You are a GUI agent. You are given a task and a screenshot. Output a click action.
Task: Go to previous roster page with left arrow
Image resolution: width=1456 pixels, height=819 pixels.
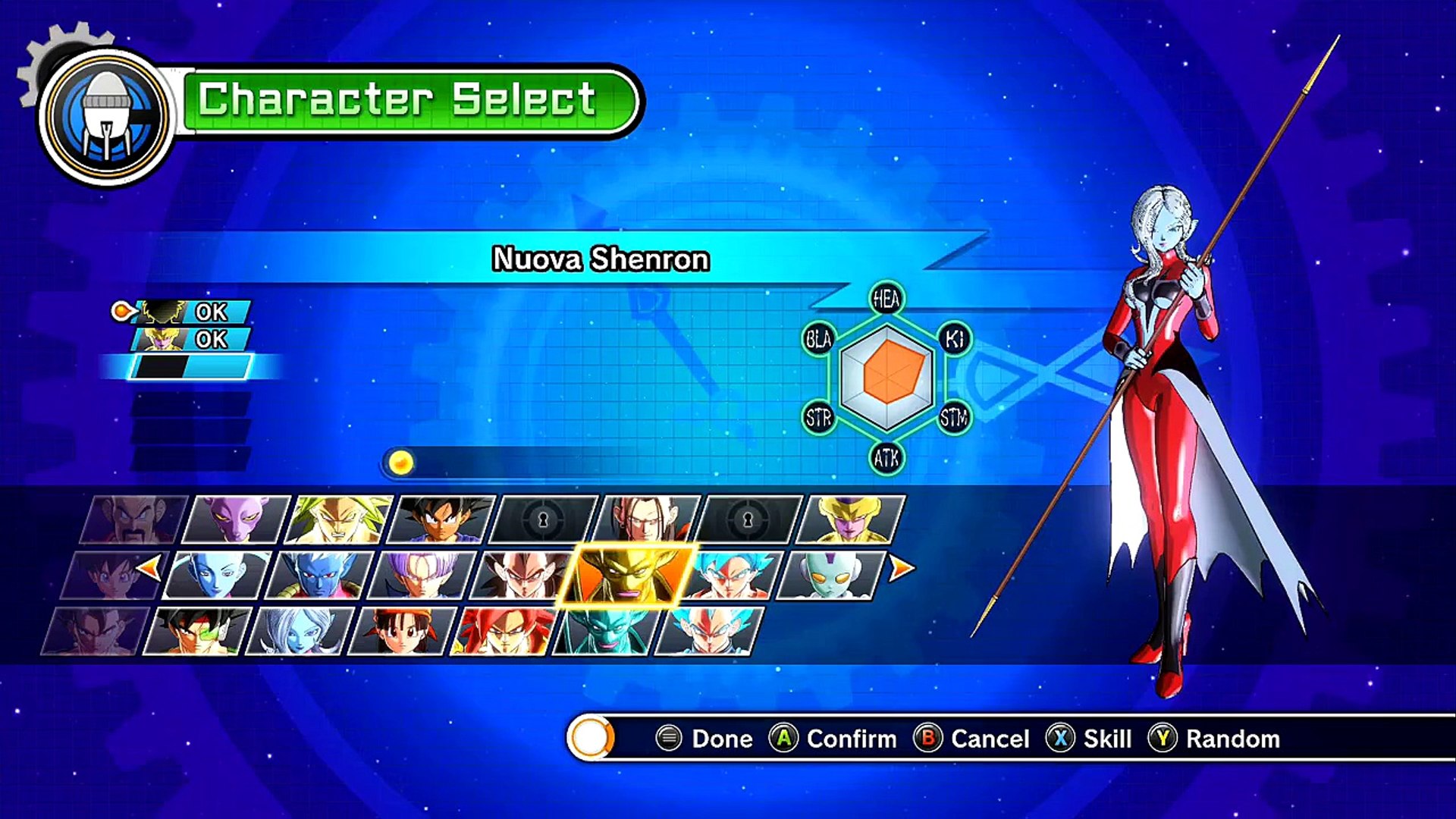point(149,566)
